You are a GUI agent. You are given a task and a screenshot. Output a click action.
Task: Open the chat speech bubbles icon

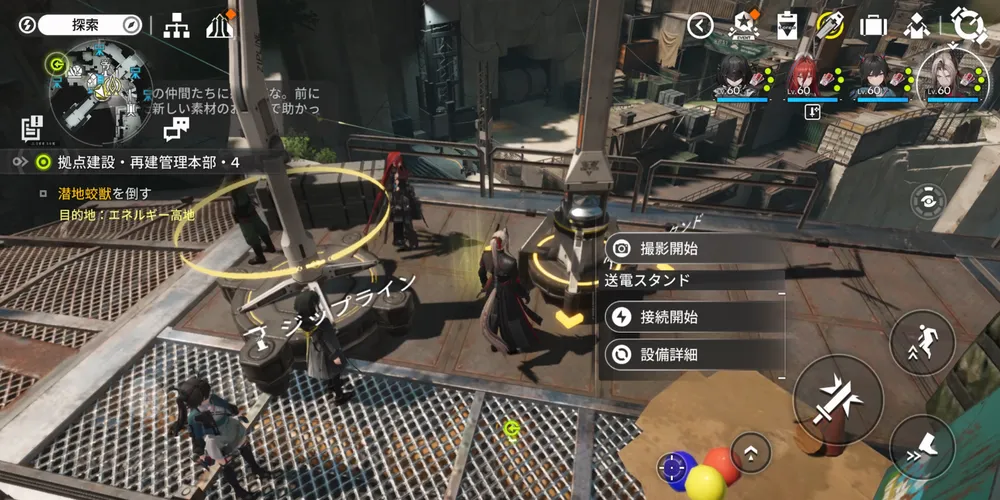[x=176, y=127]
